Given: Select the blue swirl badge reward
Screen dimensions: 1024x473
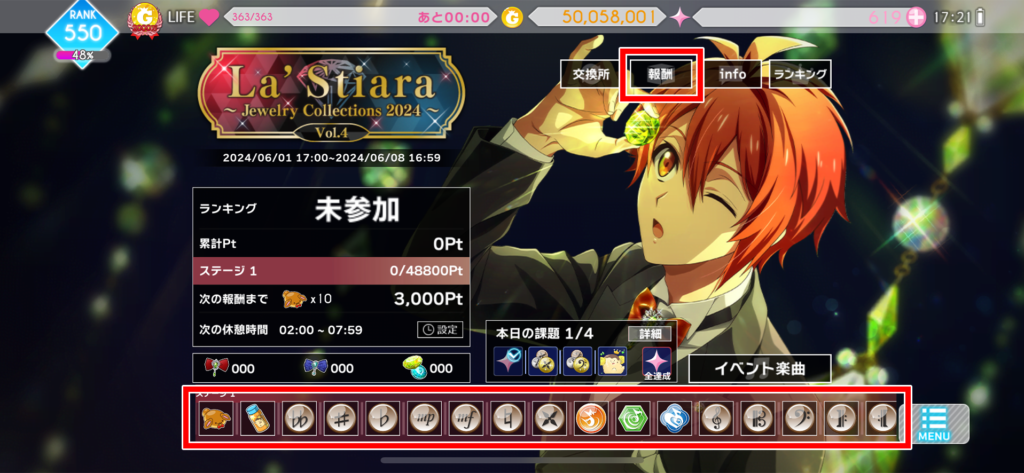Looking at the screenshot, I should click(674, 418).
